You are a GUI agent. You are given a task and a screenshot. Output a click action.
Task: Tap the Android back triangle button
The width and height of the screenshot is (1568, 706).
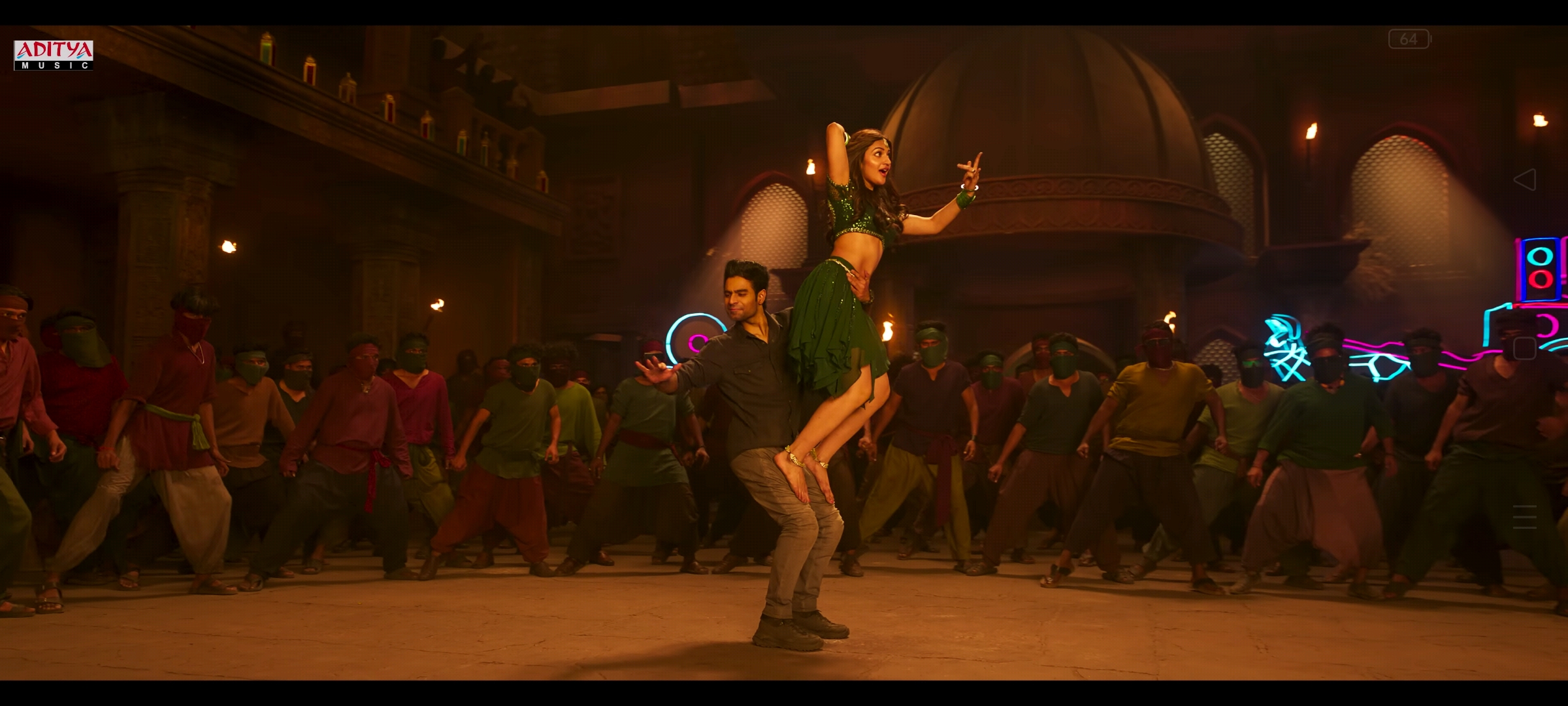(x=1524, y=180)
